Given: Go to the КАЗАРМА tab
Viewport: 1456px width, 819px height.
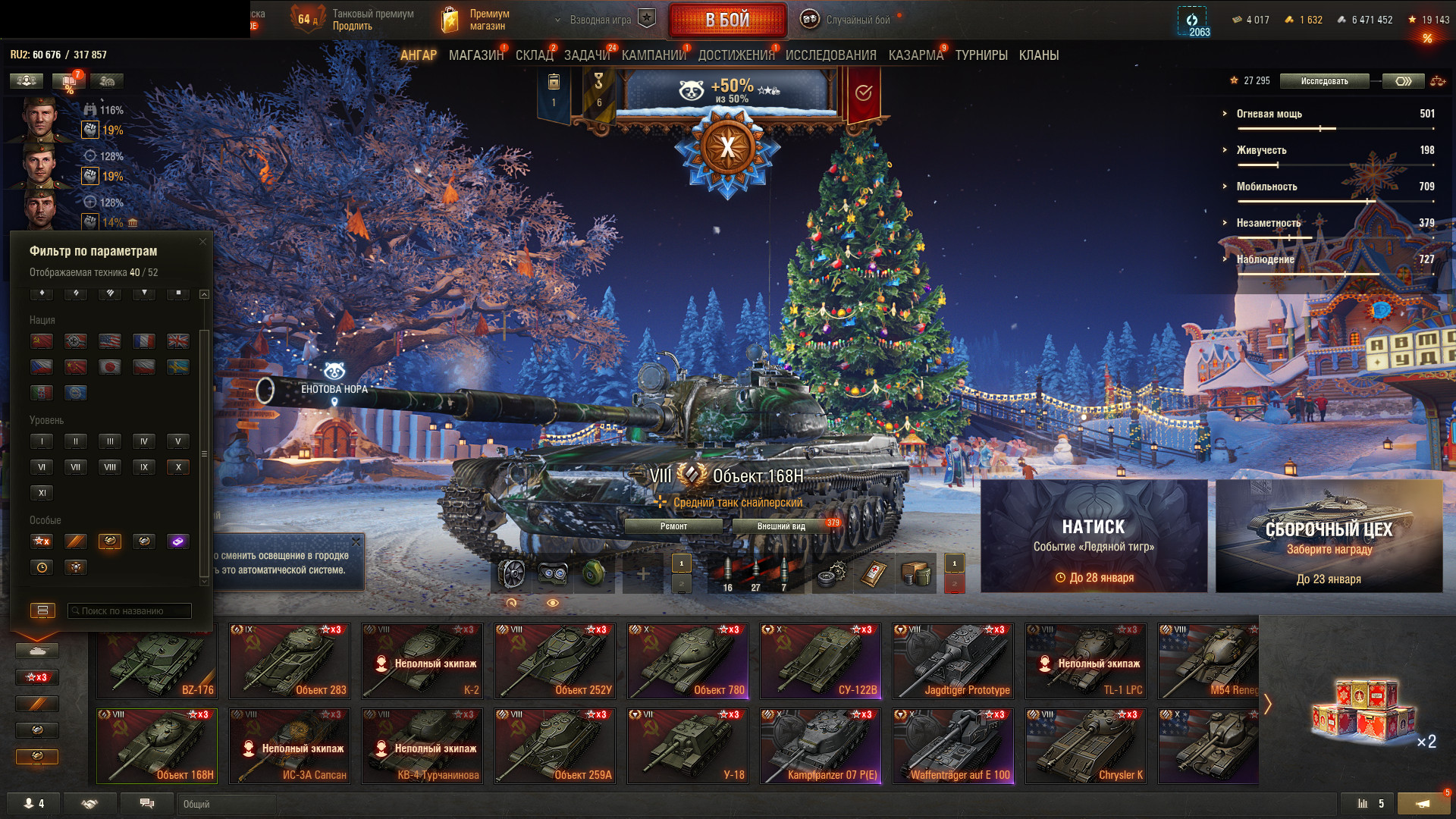Looking at the screenshot, I should pos(915,55).
